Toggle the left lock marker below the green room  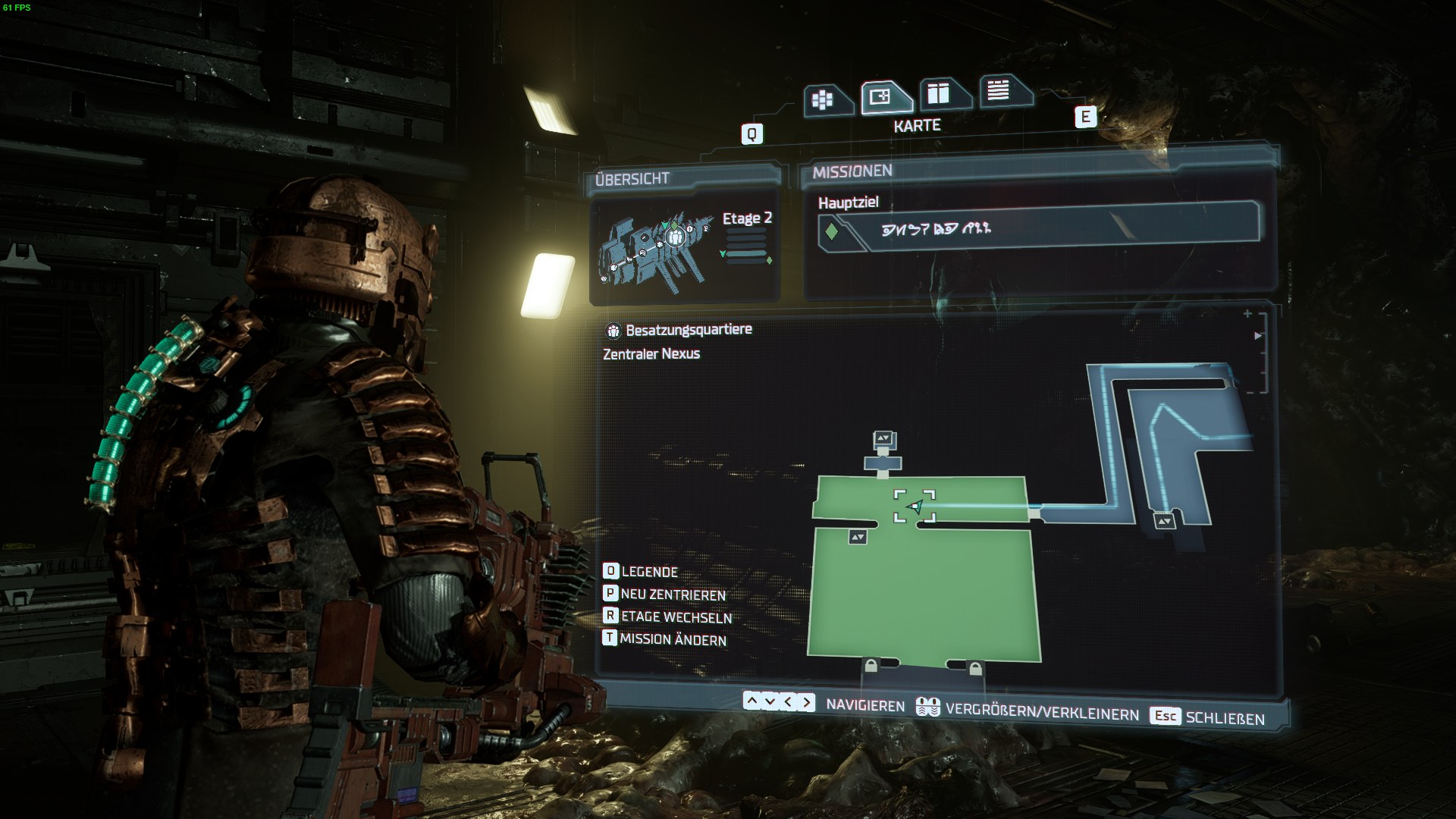(x=871, y=666)
